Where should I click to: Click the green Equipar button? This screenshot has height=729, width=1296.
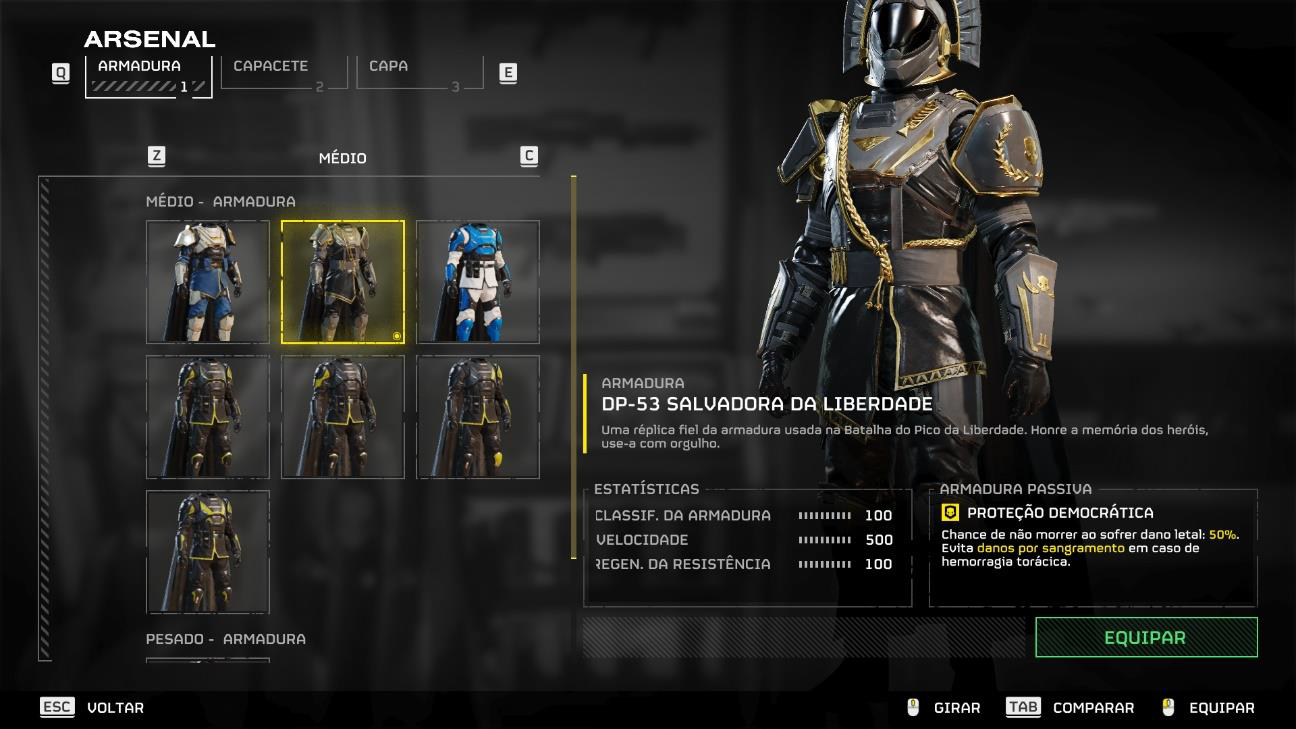[x=1145, y=637]
